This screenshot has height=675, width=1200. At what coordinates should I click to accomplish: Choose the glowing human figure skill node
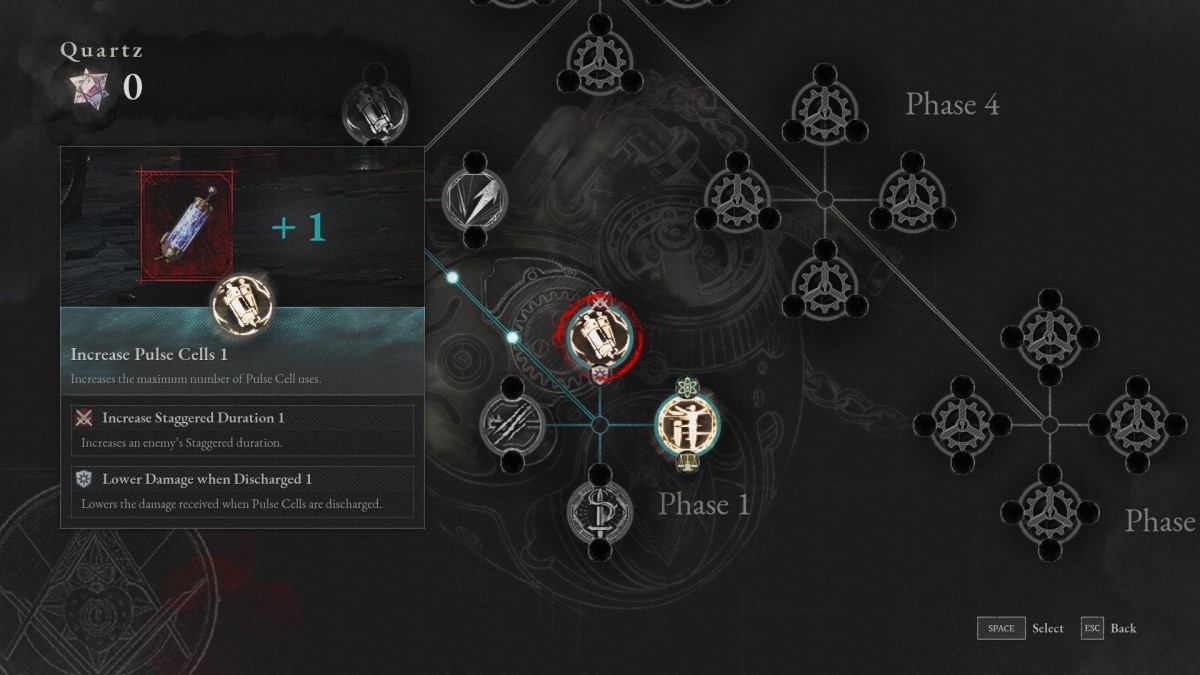687,423
